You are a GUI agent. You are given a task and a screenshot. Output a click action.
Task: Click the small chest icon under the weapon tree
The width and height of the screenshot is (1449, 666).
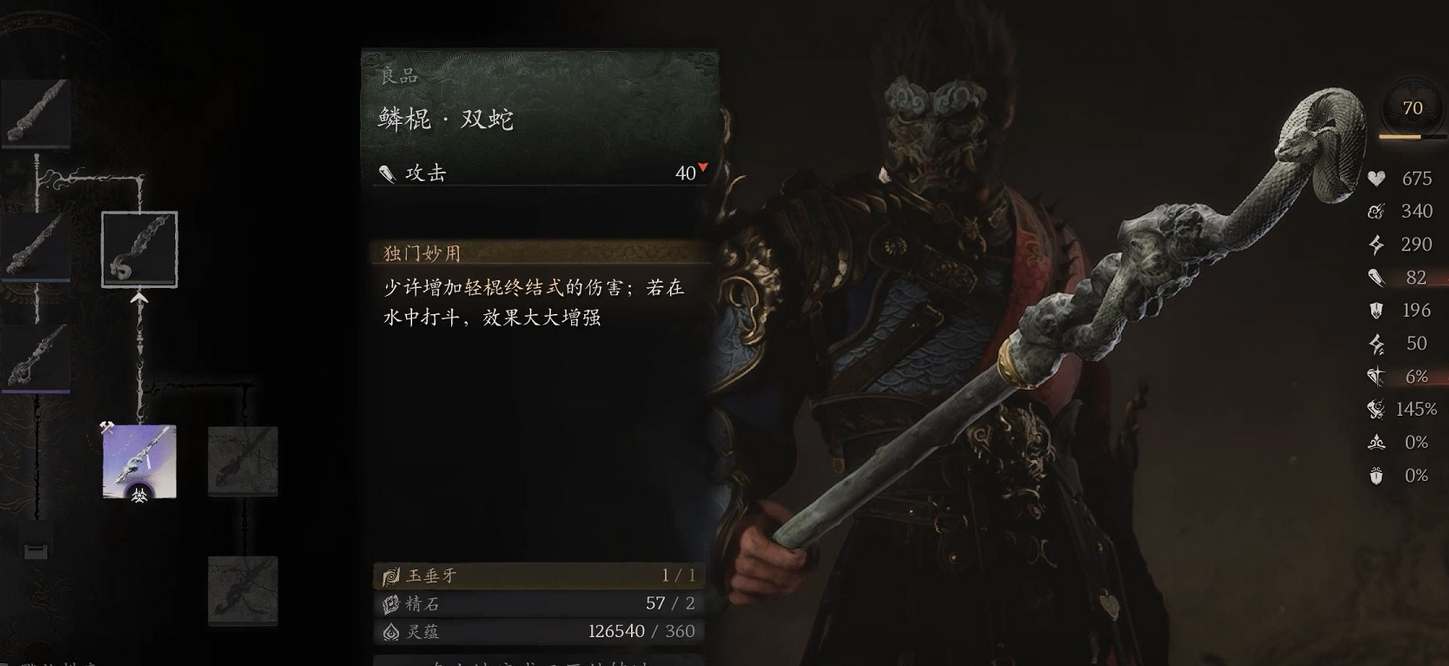36,549
